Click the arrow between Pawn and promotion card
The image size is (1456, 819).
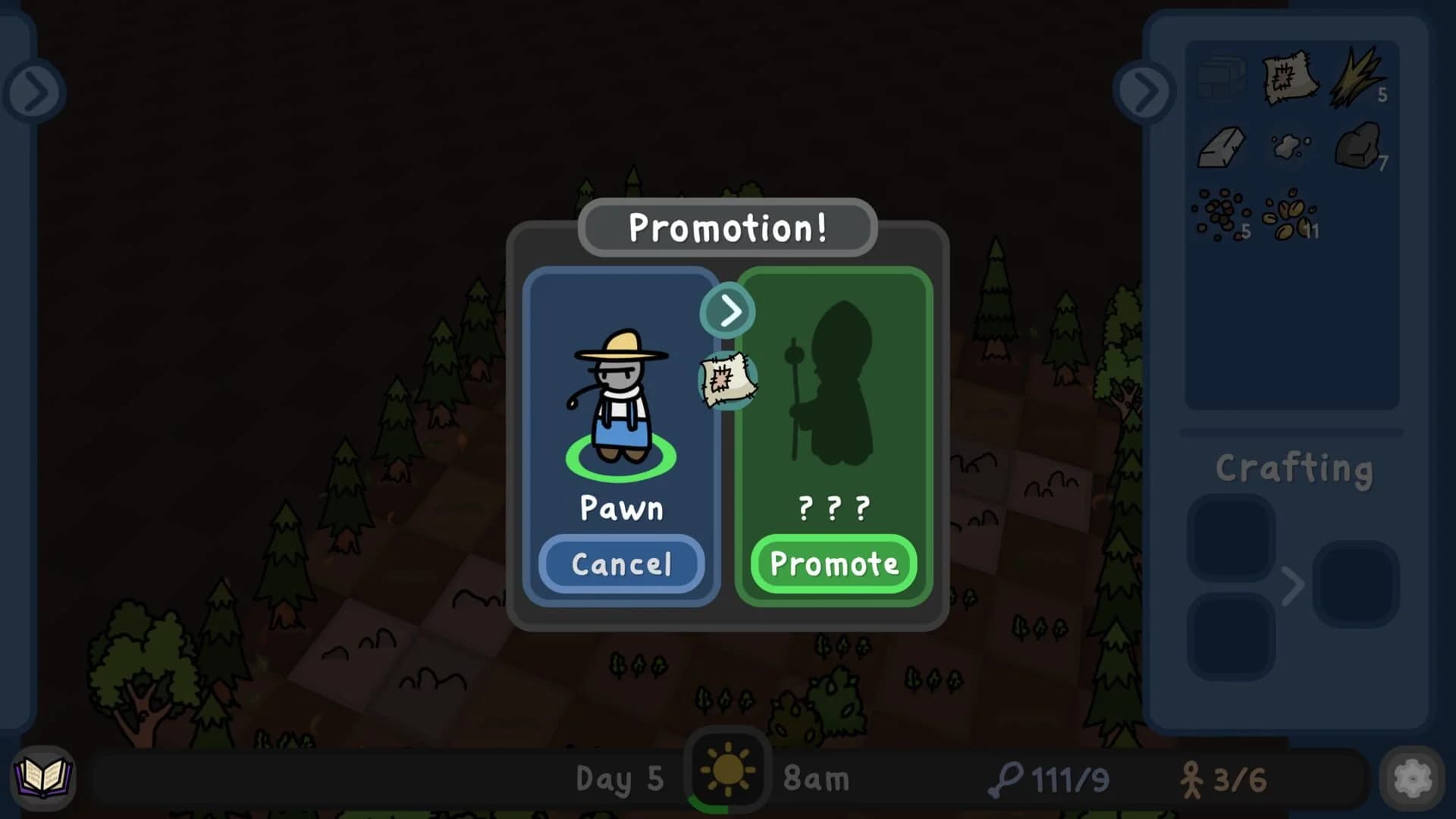[726, 309]
